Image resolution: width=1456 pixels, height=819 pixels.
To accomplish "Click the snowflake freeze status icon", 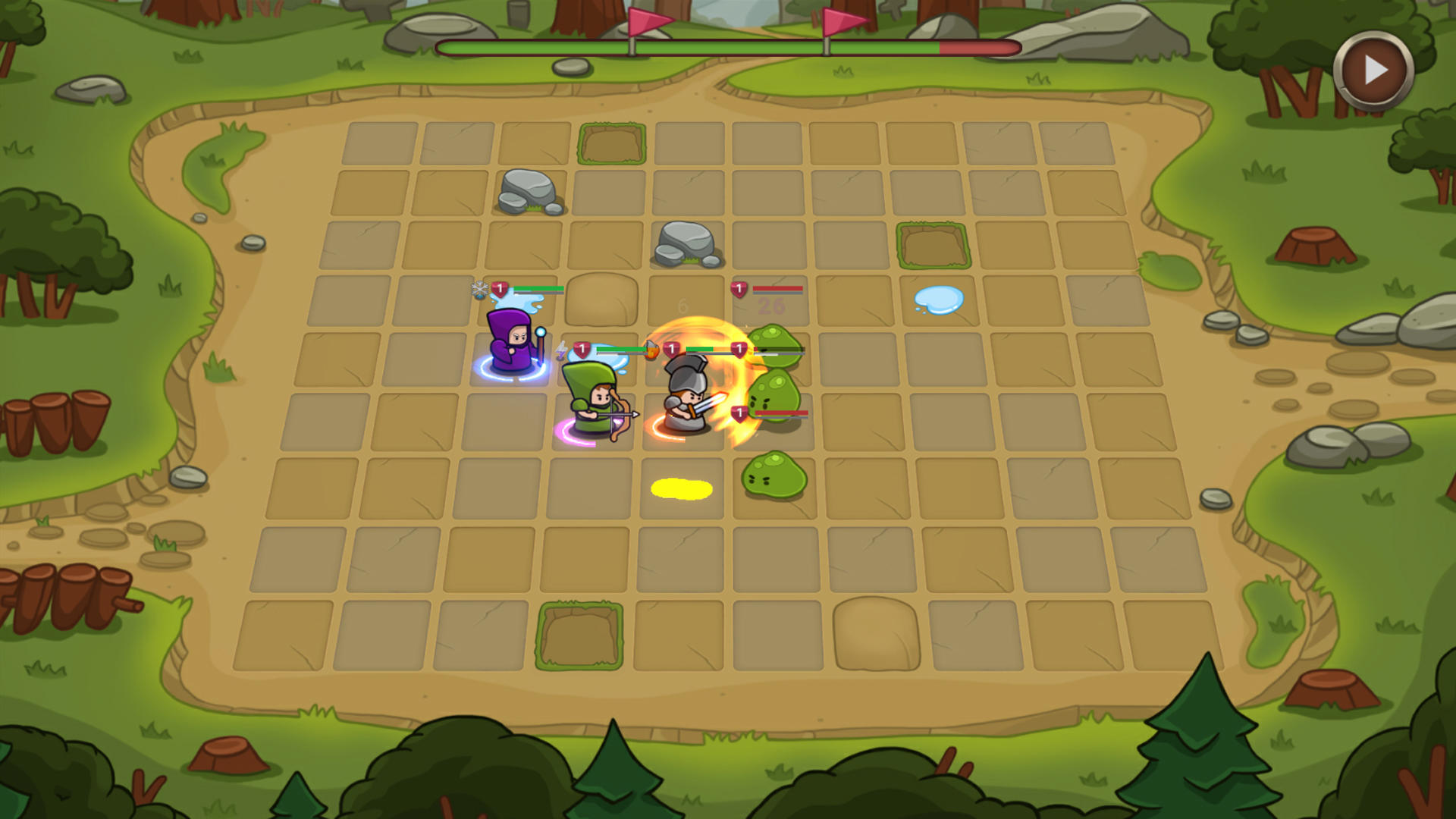I will tap(479, 288).
